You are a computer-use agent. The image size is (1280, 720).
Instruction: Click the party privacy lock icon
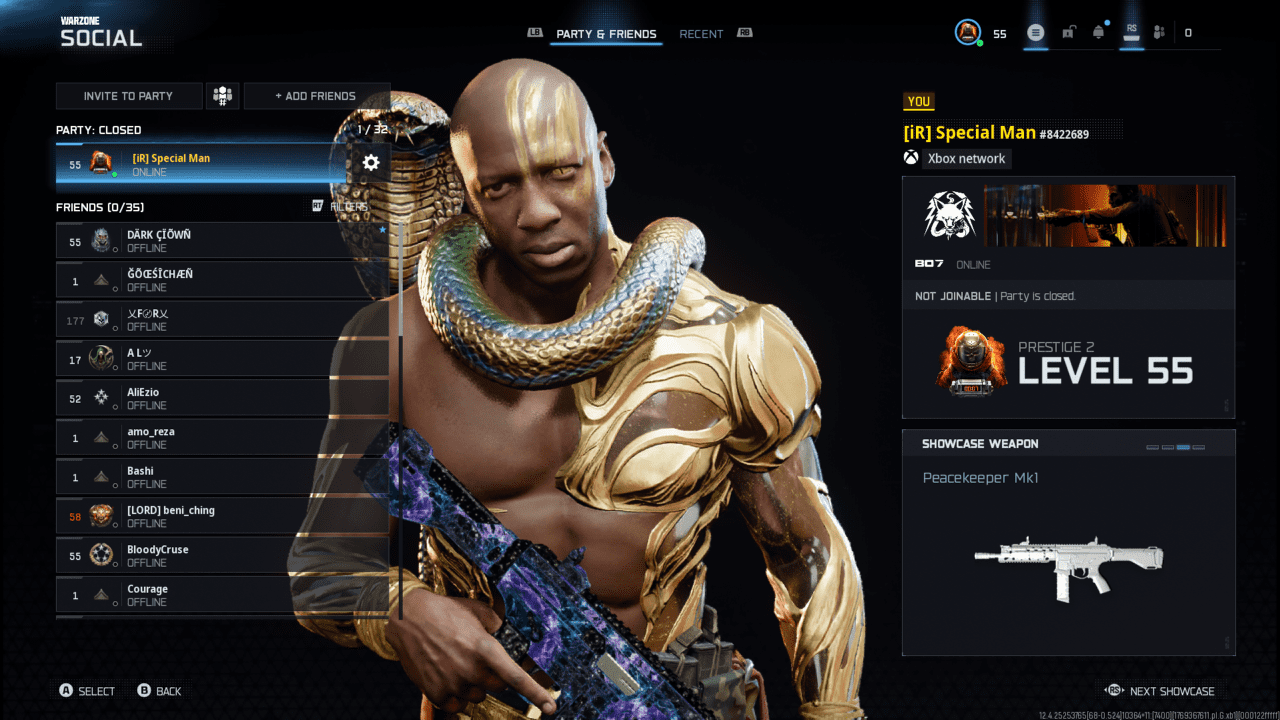point(1068,33)
